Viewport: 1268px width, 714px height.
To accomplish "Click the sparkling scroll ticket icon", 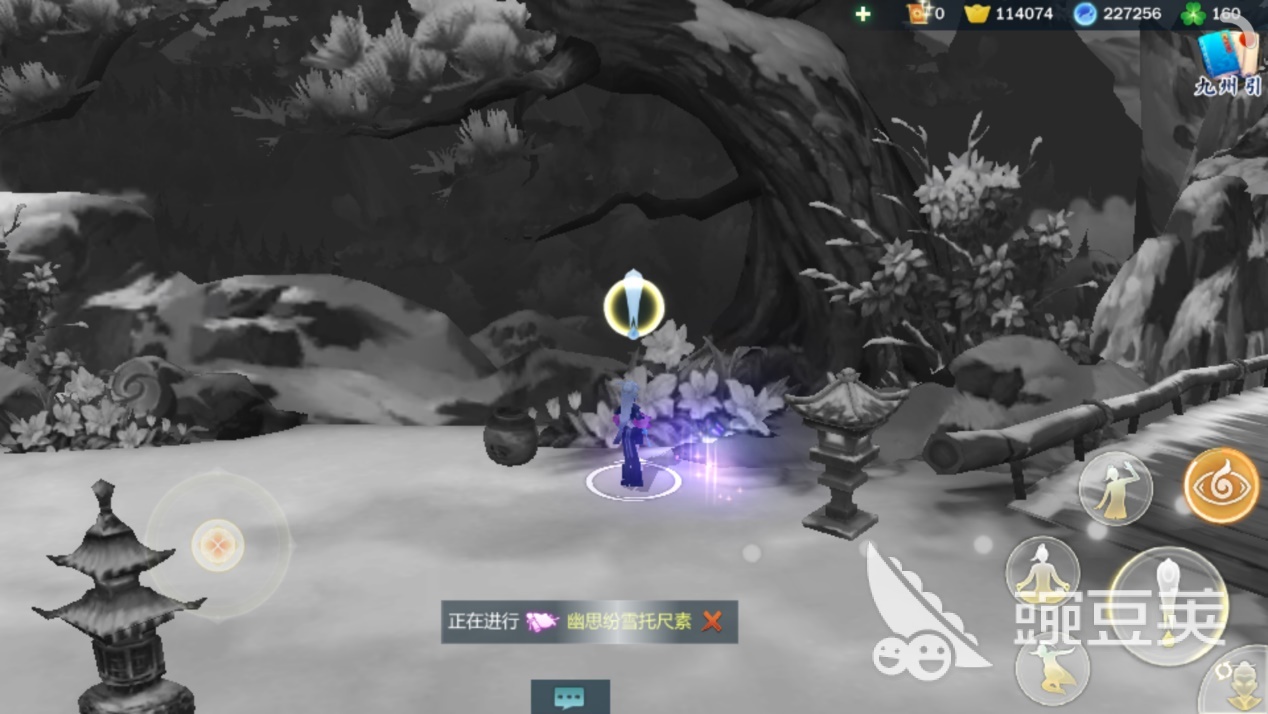I will [x=917, y=14].
